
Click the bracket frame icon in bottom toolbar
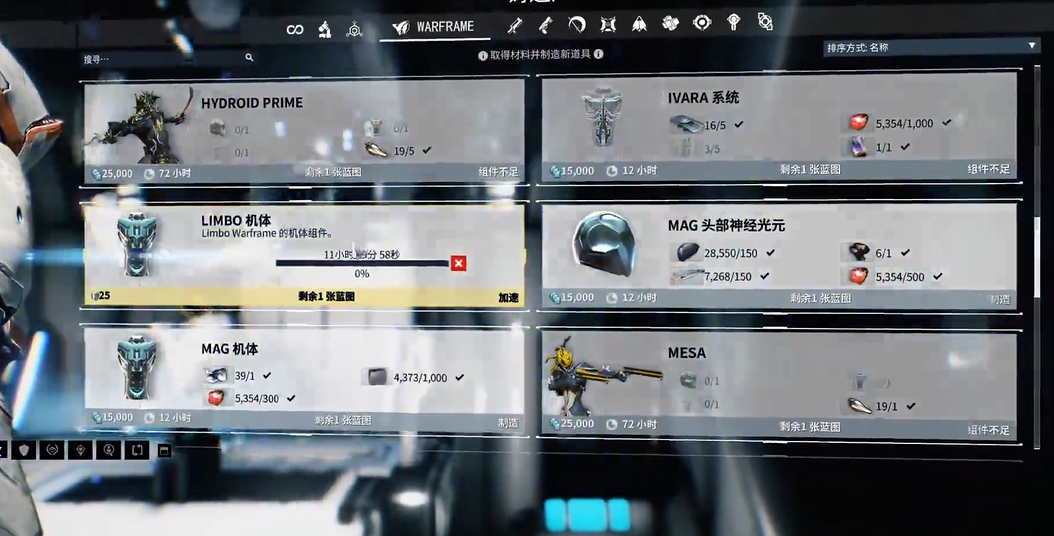point(138,450)
